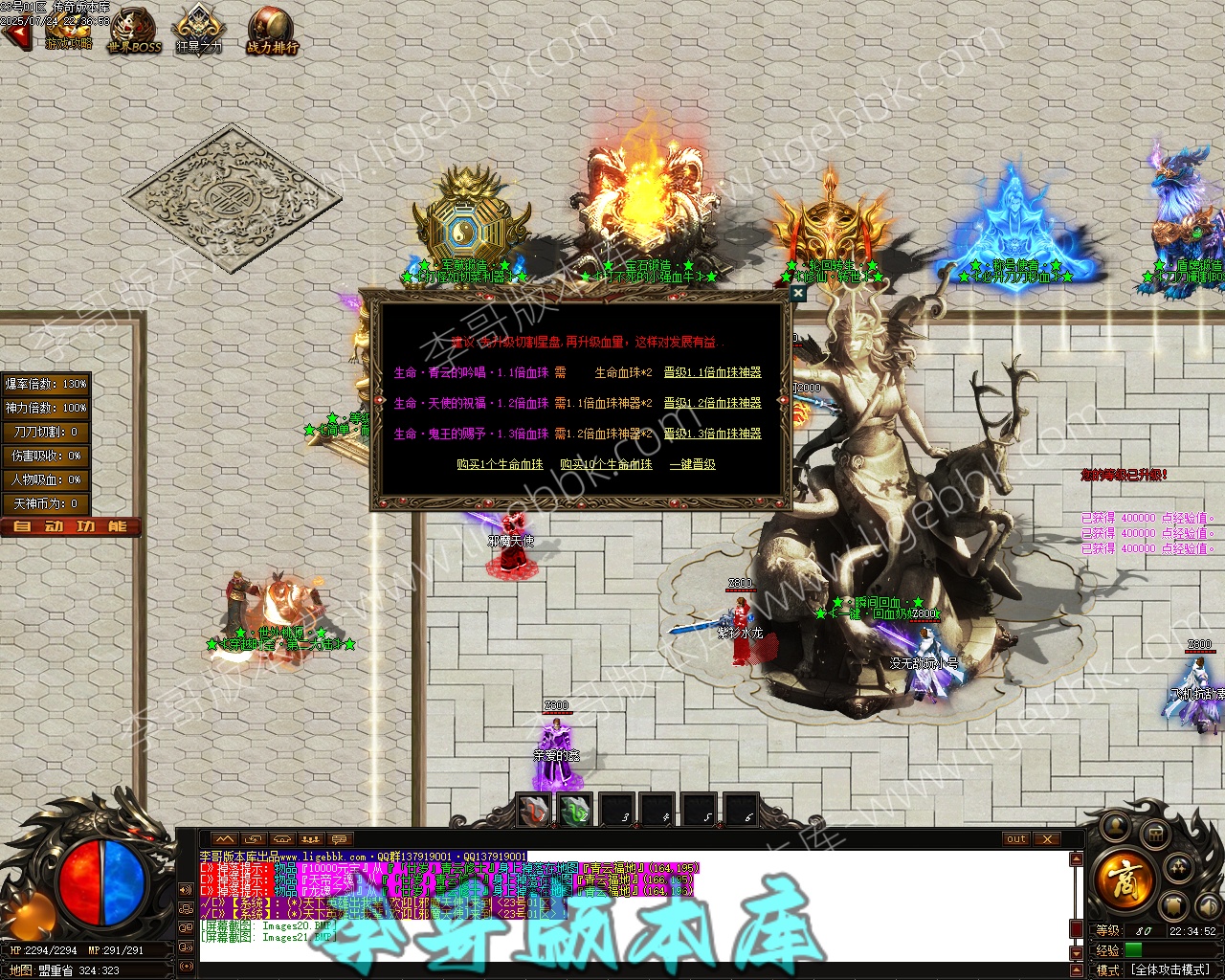Collapse the top menu with the red arrow
This screenshot has width=1225, height=980.
[15, 36]
